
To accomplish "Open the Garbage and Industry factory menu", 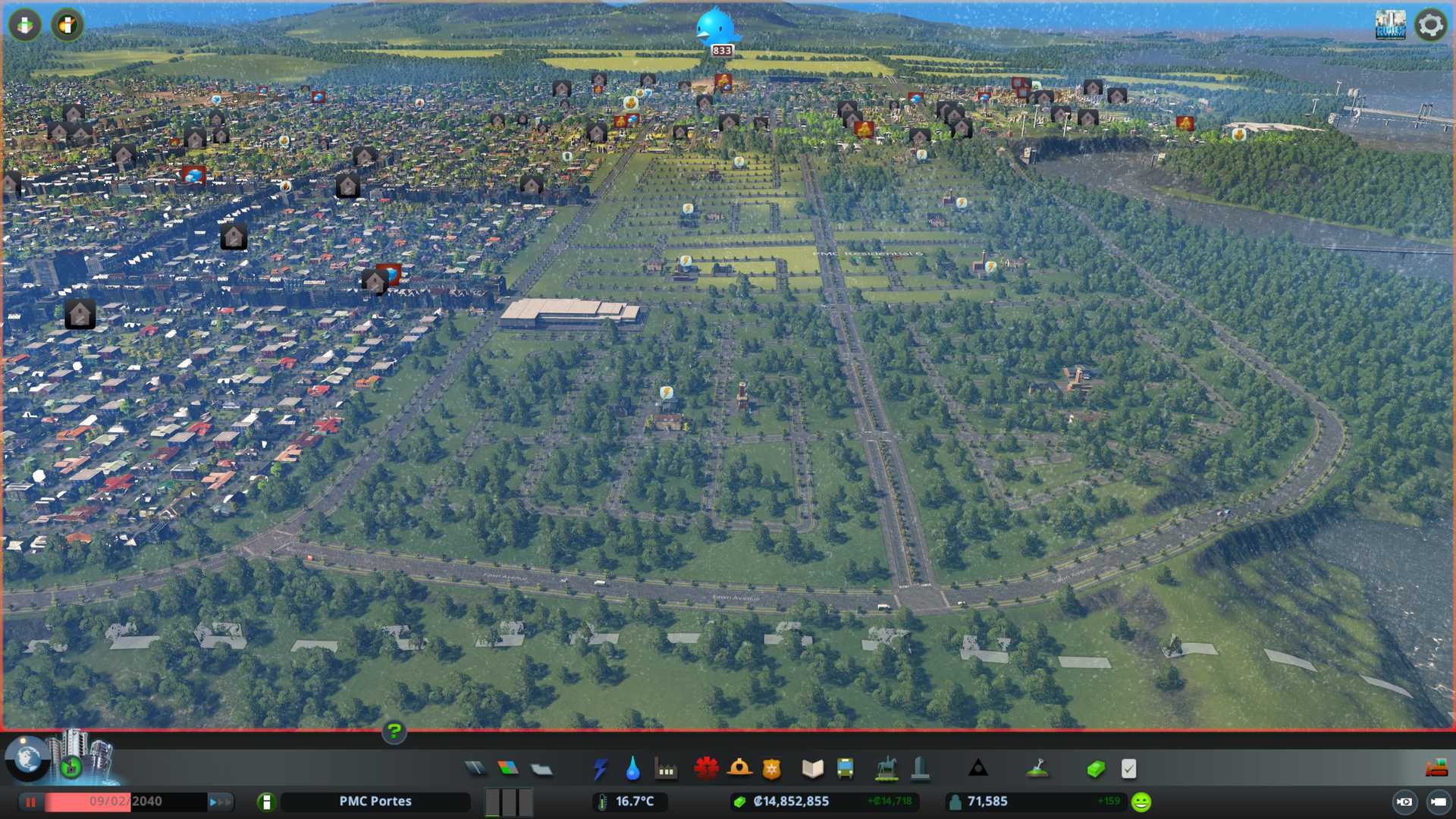I will point(666,770).
